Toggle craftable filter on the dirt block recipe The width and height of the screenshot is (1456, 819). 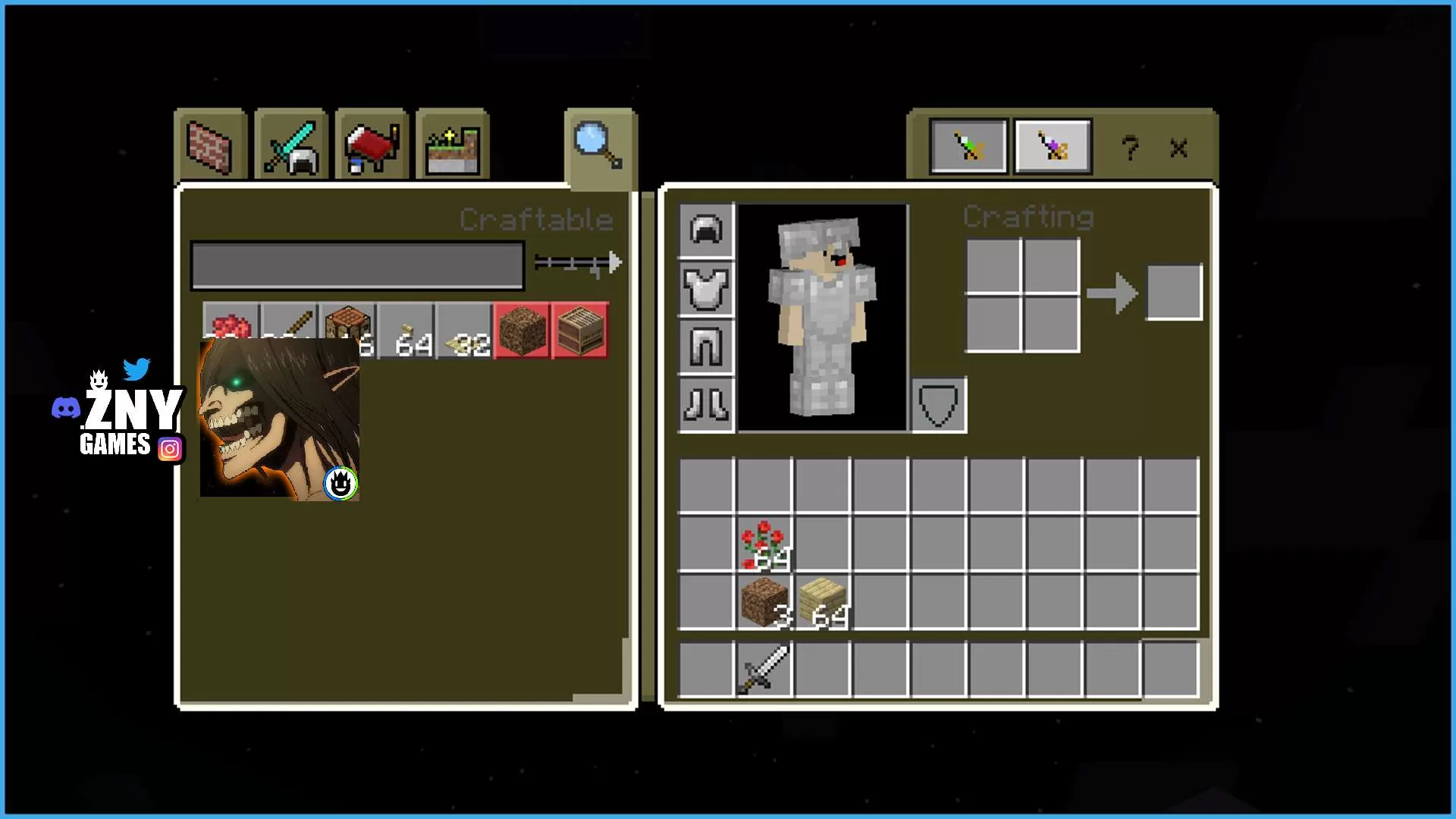tap(521, 329)
